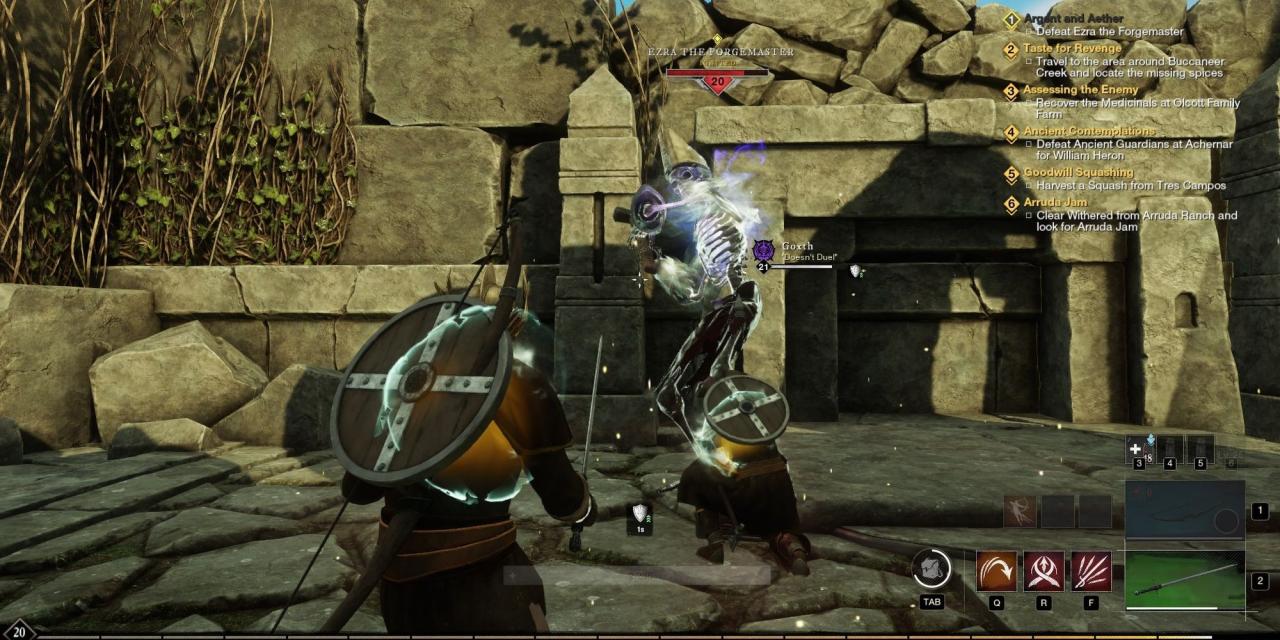Activate the orange curved slash ability

pos(996,571)
